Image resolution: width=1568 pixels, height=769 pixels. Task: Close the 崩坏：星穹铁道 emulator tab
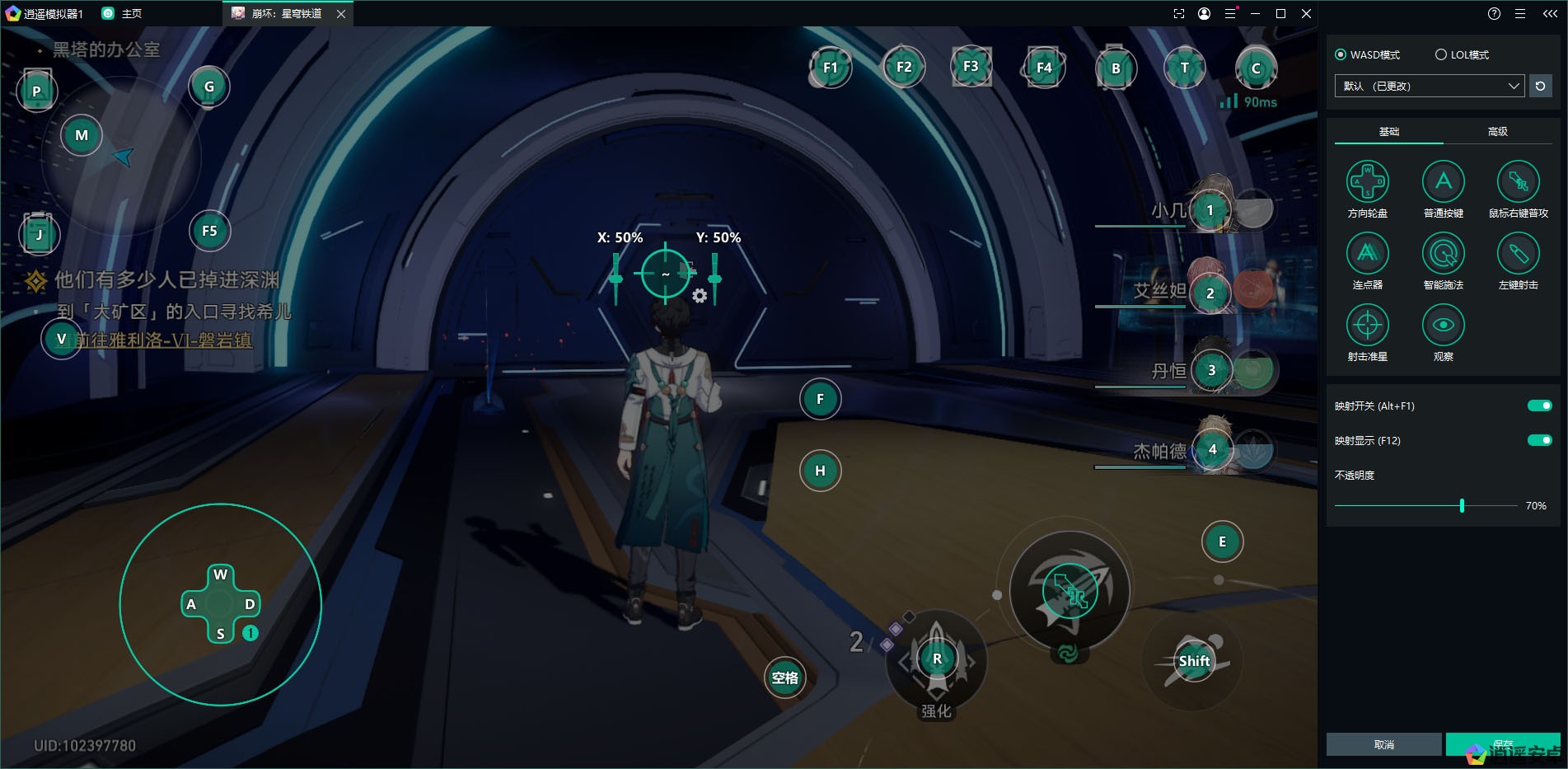(341, 14)
